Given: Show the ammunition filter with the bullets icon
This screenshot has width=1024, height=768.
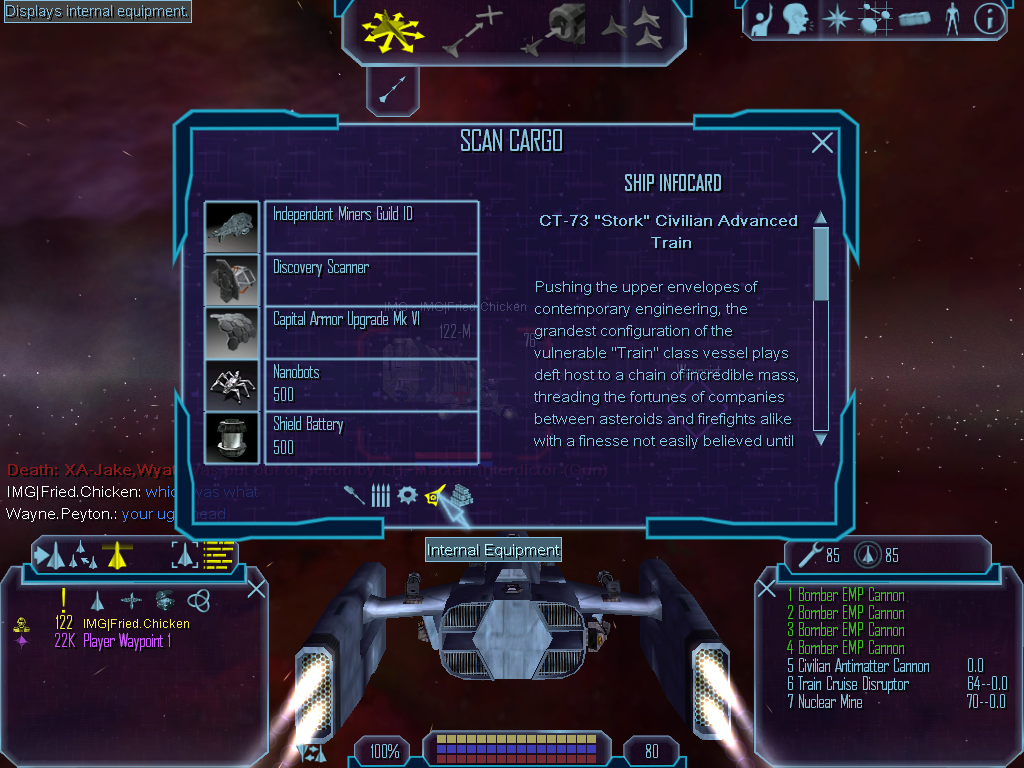Looking at the screenshot, I should click(x=380, y=495).
